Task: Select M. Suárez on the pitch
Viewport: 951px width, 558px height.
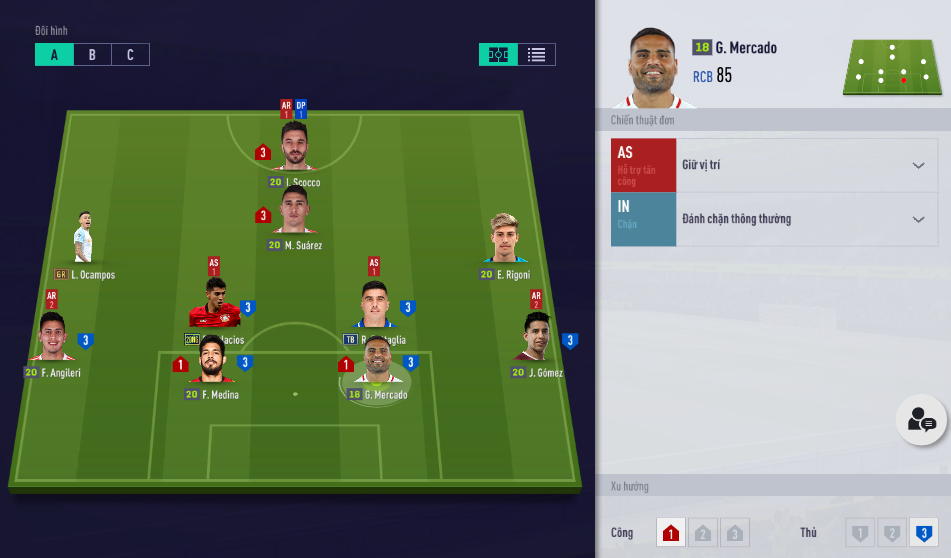Action: pos(294,213)
